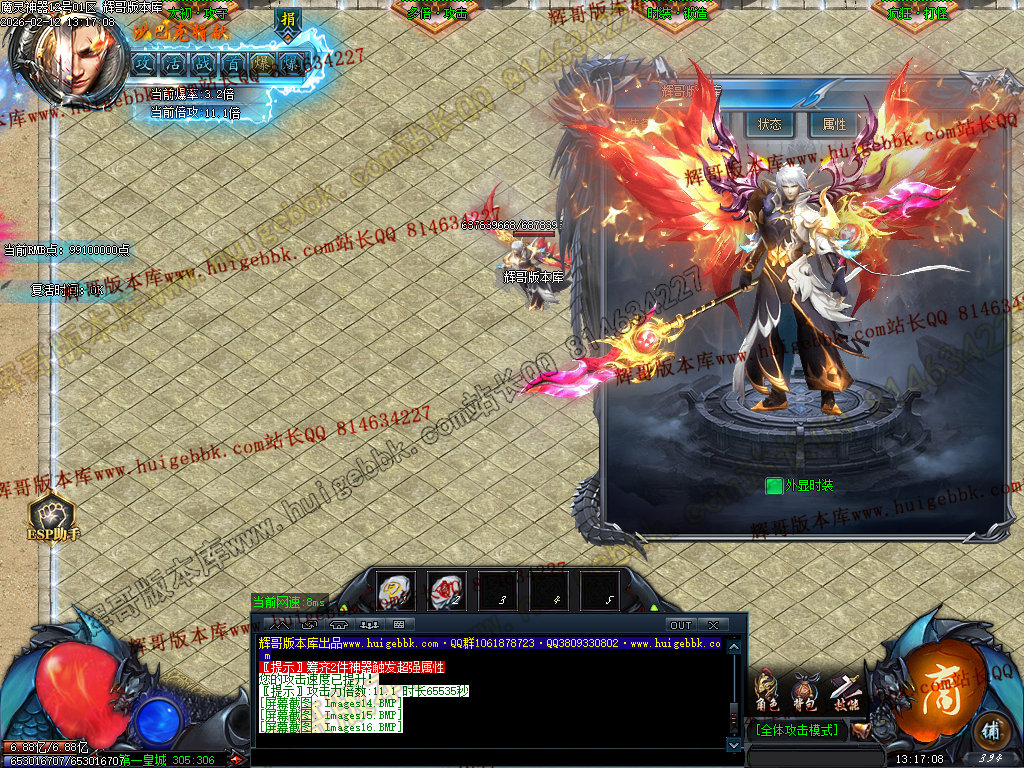1024x768 pixels.
Task: Click the OUT button on chat bar
Action: pyautogui.click(x=681, y=625)
